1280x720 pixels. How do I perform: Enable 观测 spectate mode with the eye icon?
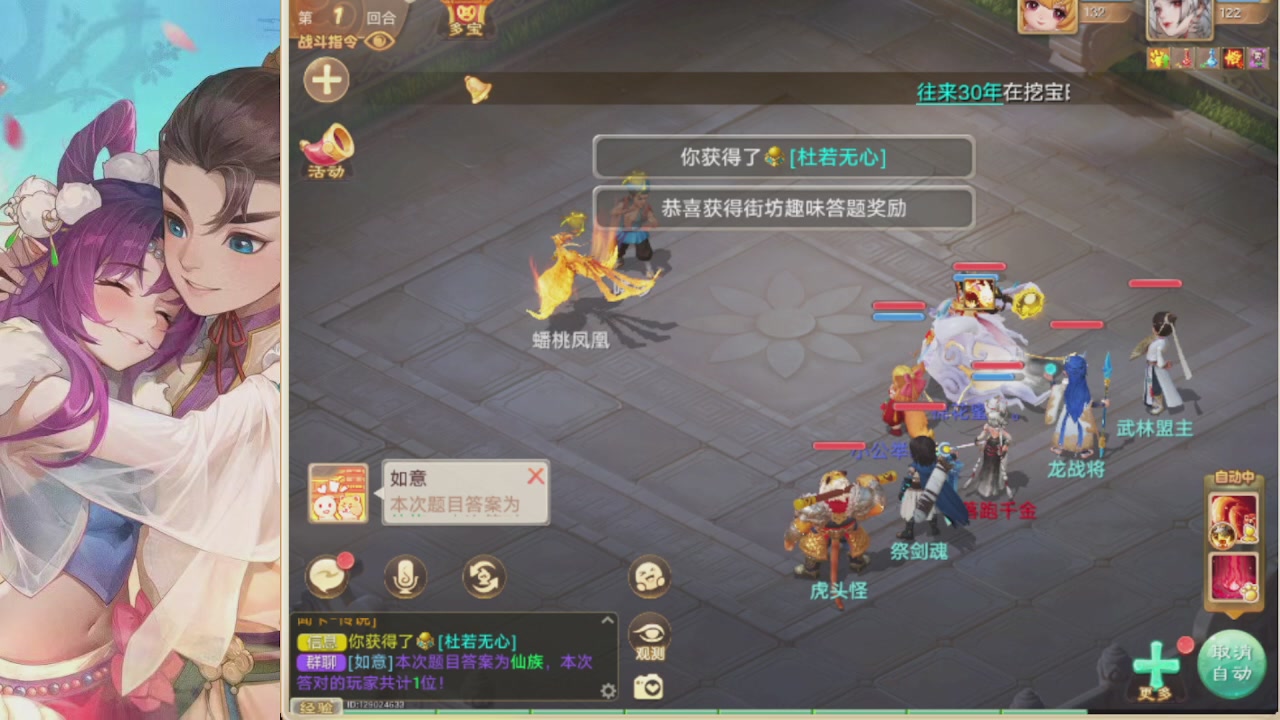coord(650,637)
